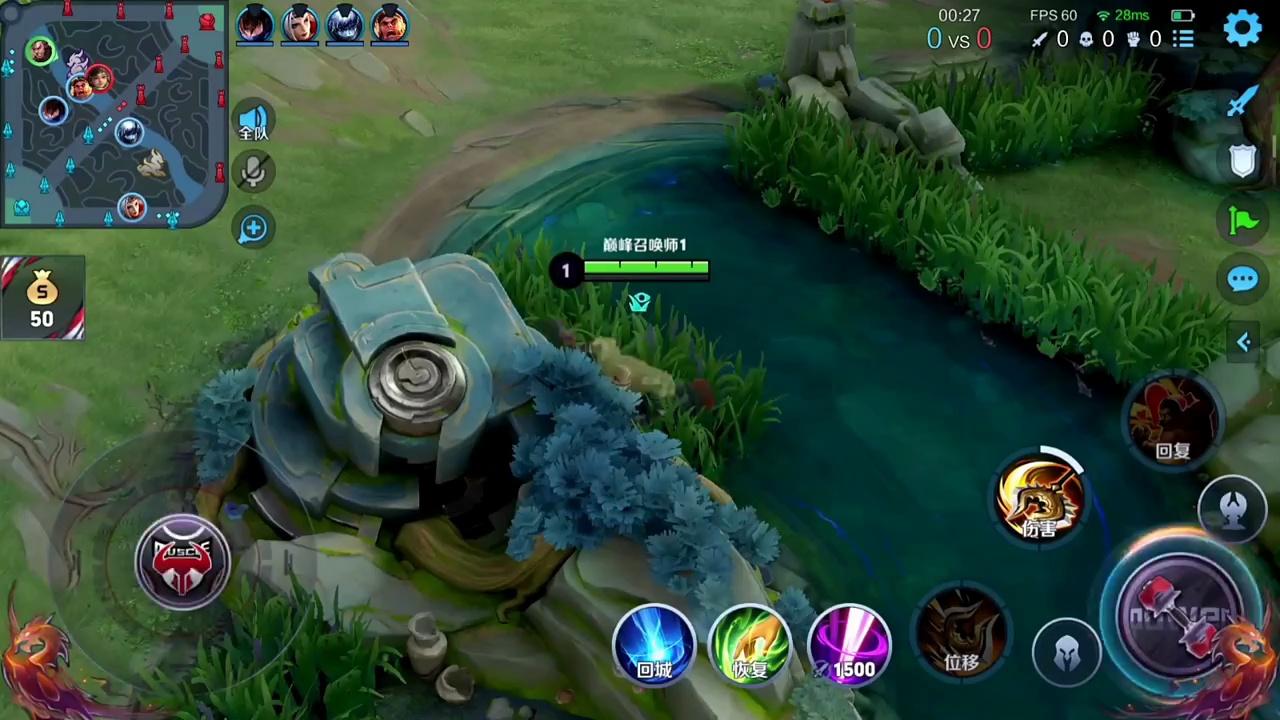Image resolution: width=1280 pixels, height=720 pixels.
Task: Click the minimap
Action: tap(112, 112)
